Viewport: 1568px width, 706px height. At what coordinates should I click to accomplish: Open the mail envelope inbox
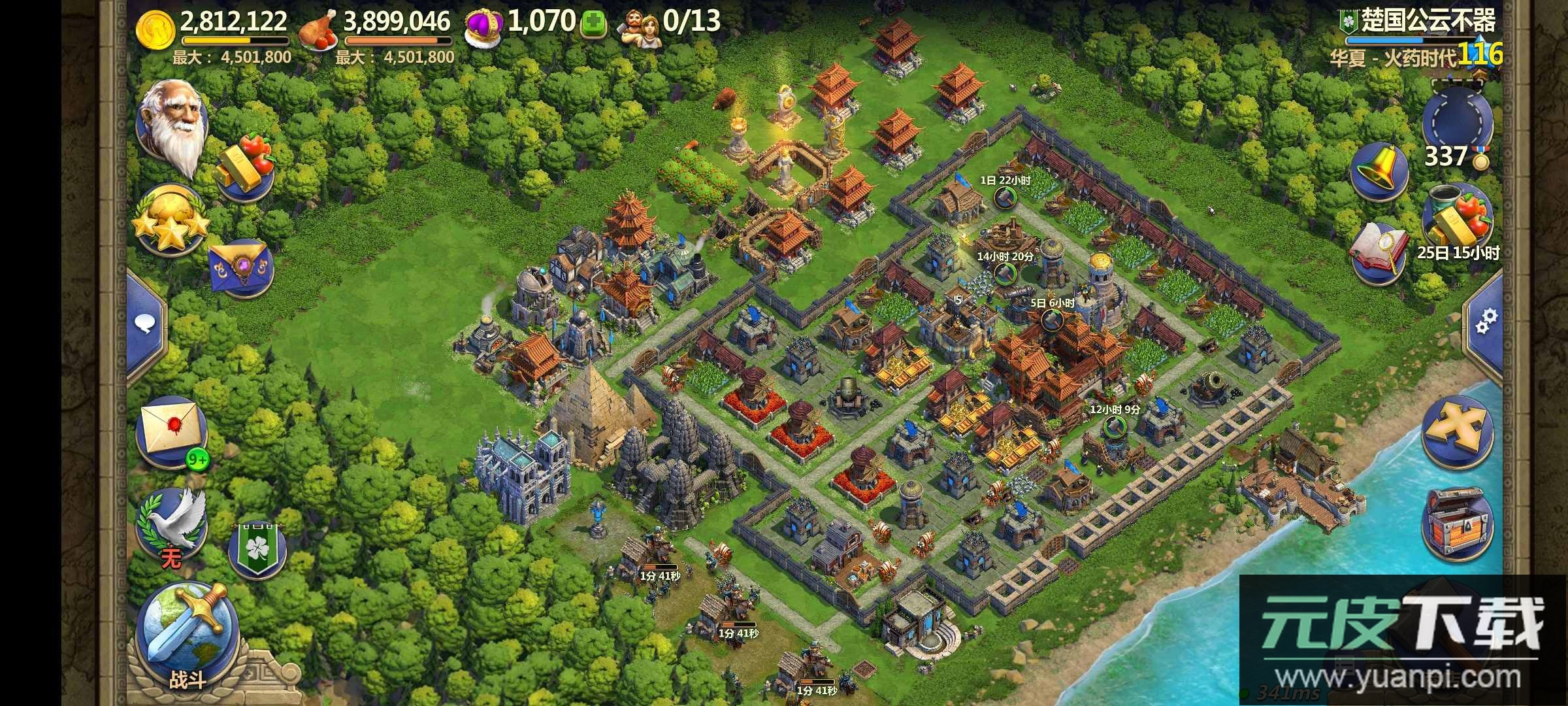(171, 430)
